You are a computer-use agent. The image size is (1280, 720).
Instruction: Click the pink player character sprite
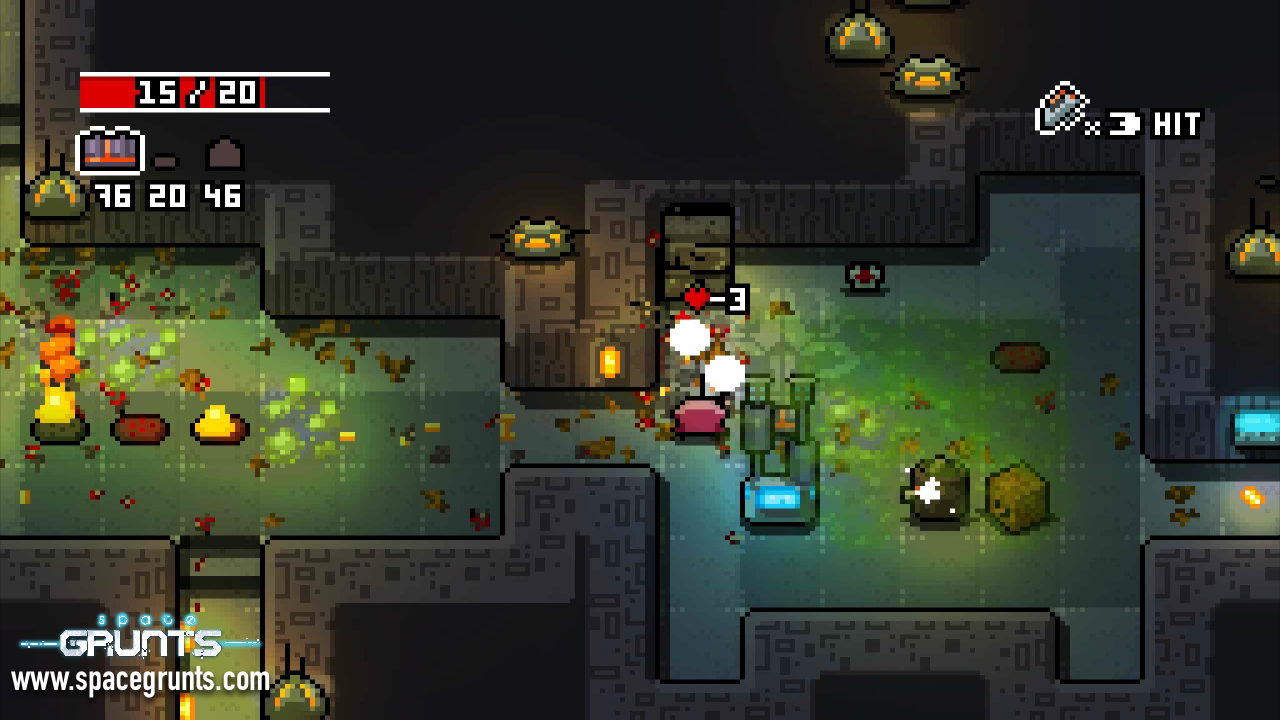[x=700, y=415]
